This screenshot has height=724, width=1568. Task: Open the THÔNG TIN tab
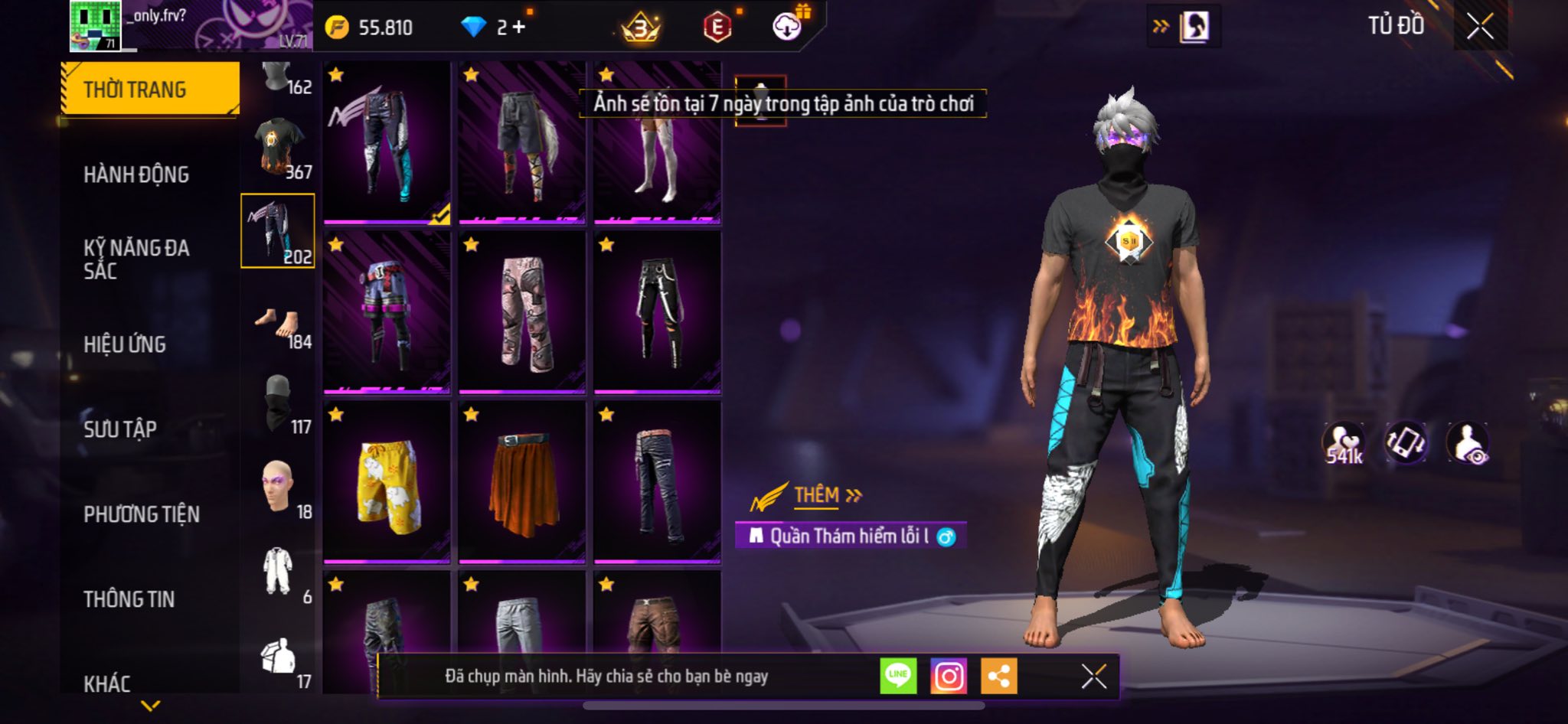click(129, 599)
